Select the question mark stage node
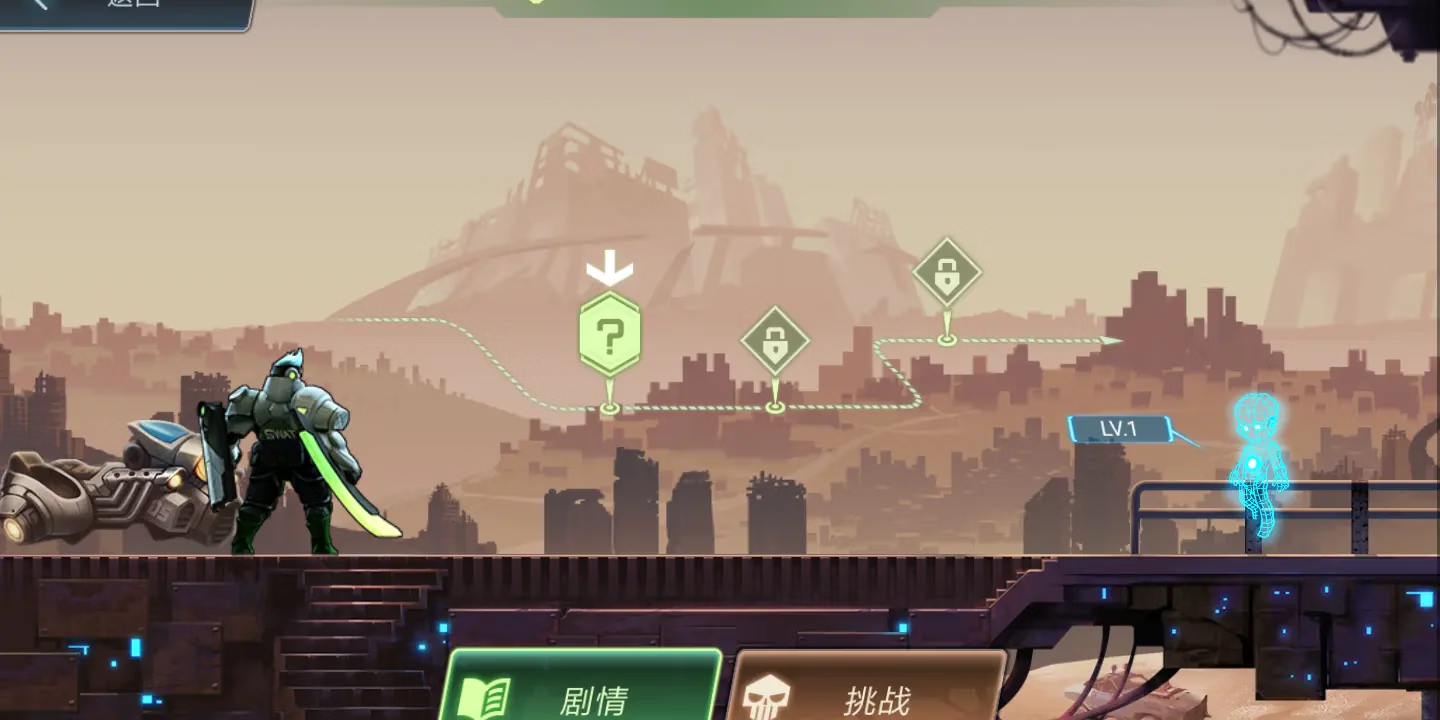Screen dimensions: 1440x720 610,334
